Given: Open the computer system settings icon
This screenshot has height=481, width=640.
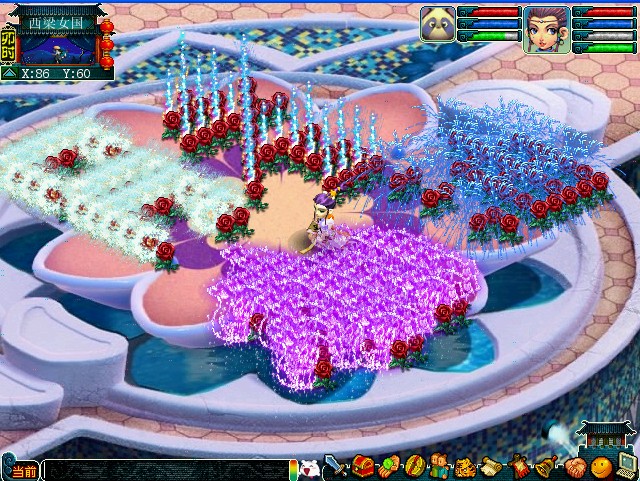Looking at the screenshot, I should (626, 466).
